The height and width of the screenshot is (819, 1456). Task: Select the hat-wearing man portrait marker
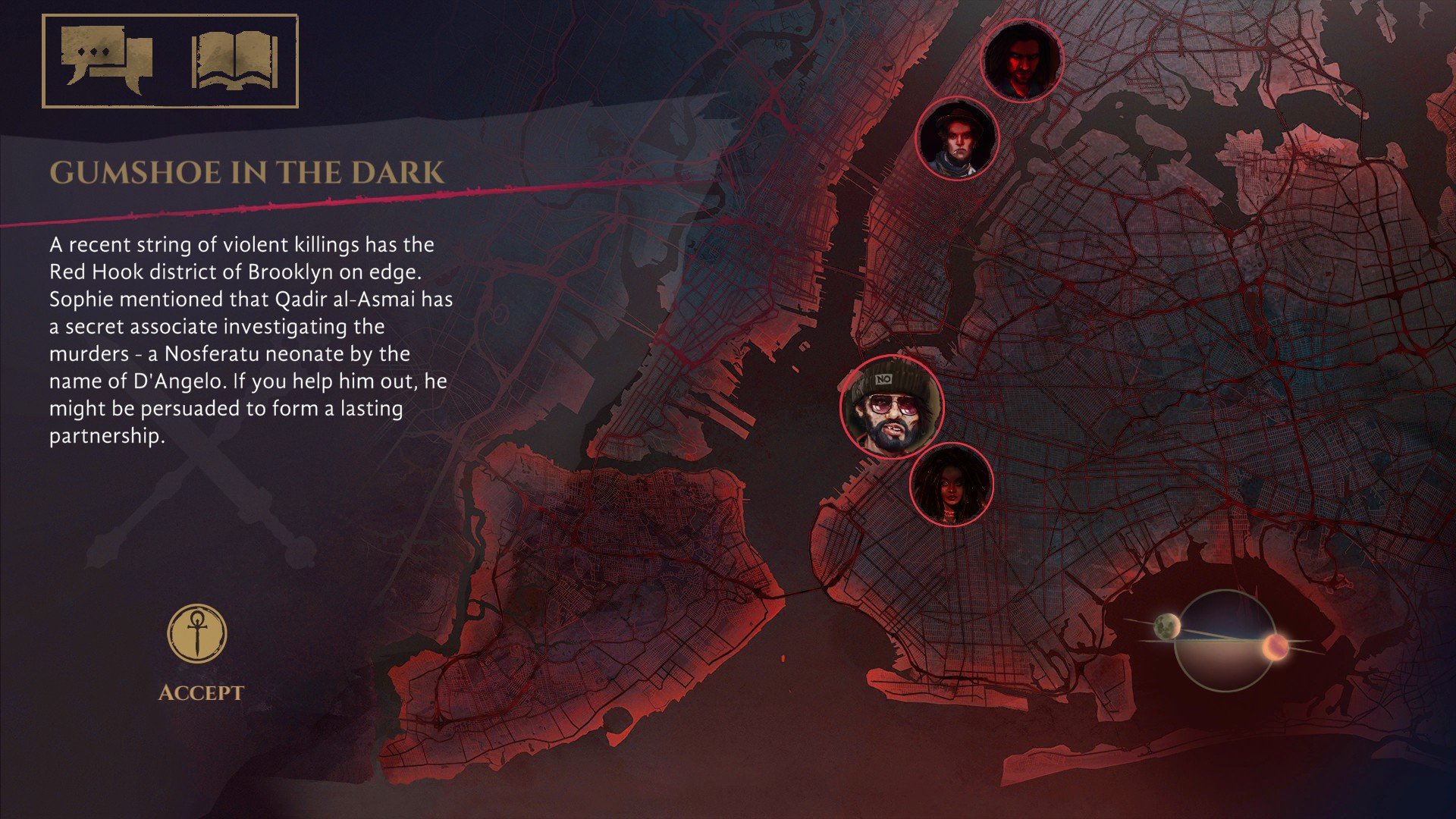pos(957,139)
